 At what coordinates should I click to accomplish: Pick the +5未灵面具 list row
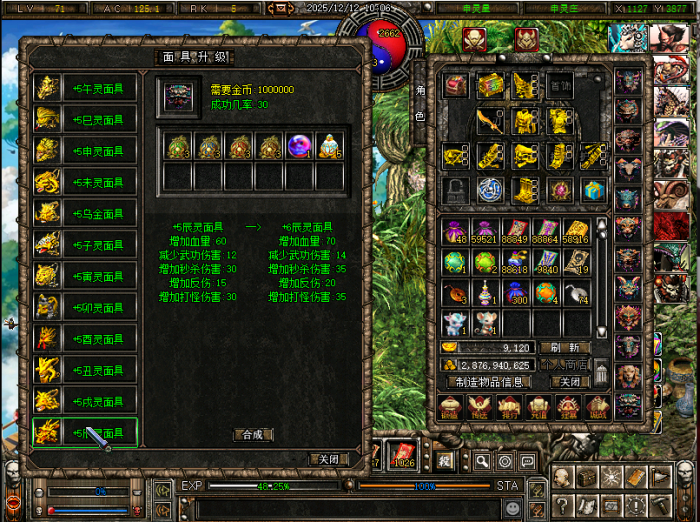coord(85,182)
